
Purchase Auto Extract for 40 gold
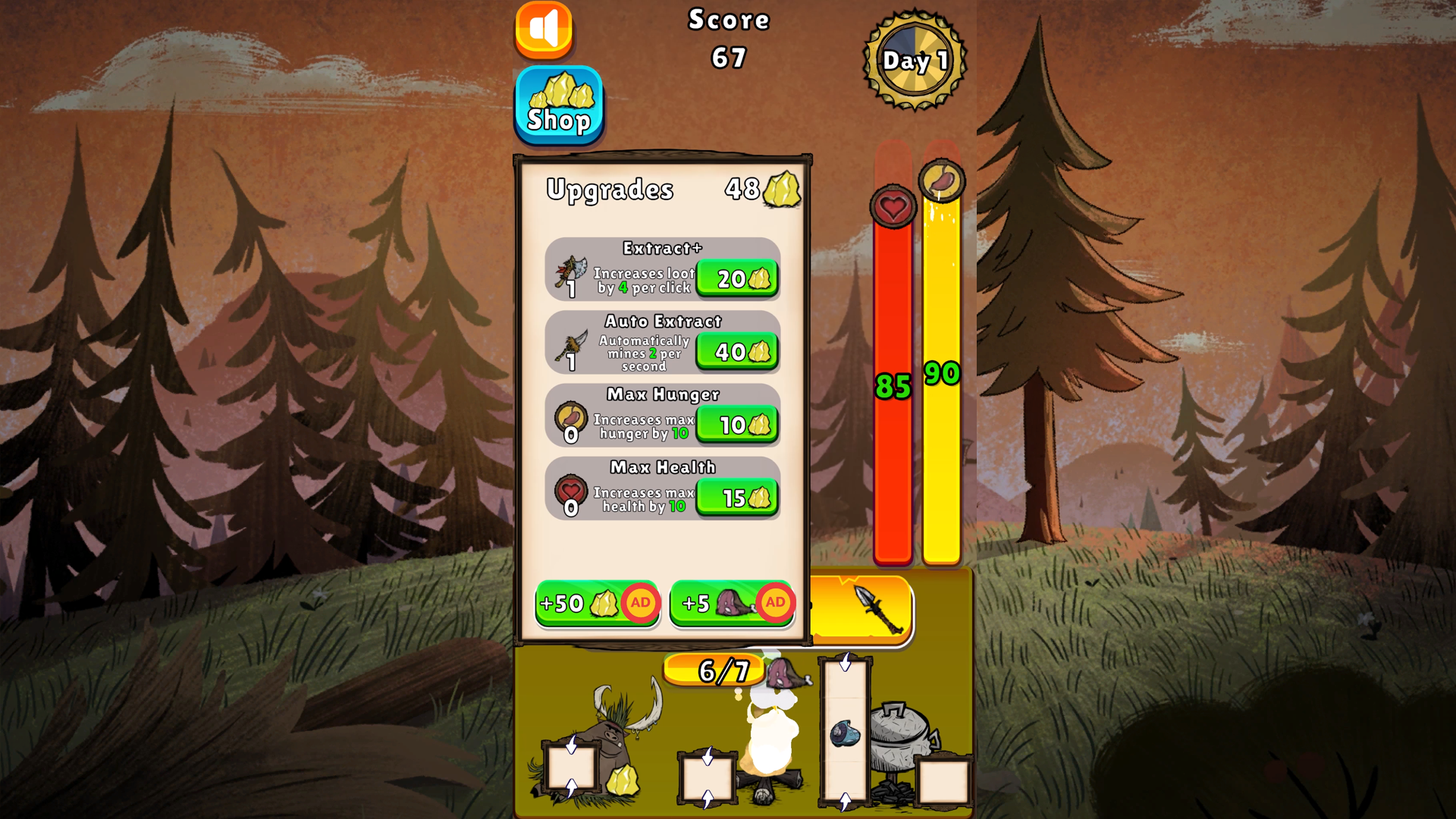[x=736, y=351]
